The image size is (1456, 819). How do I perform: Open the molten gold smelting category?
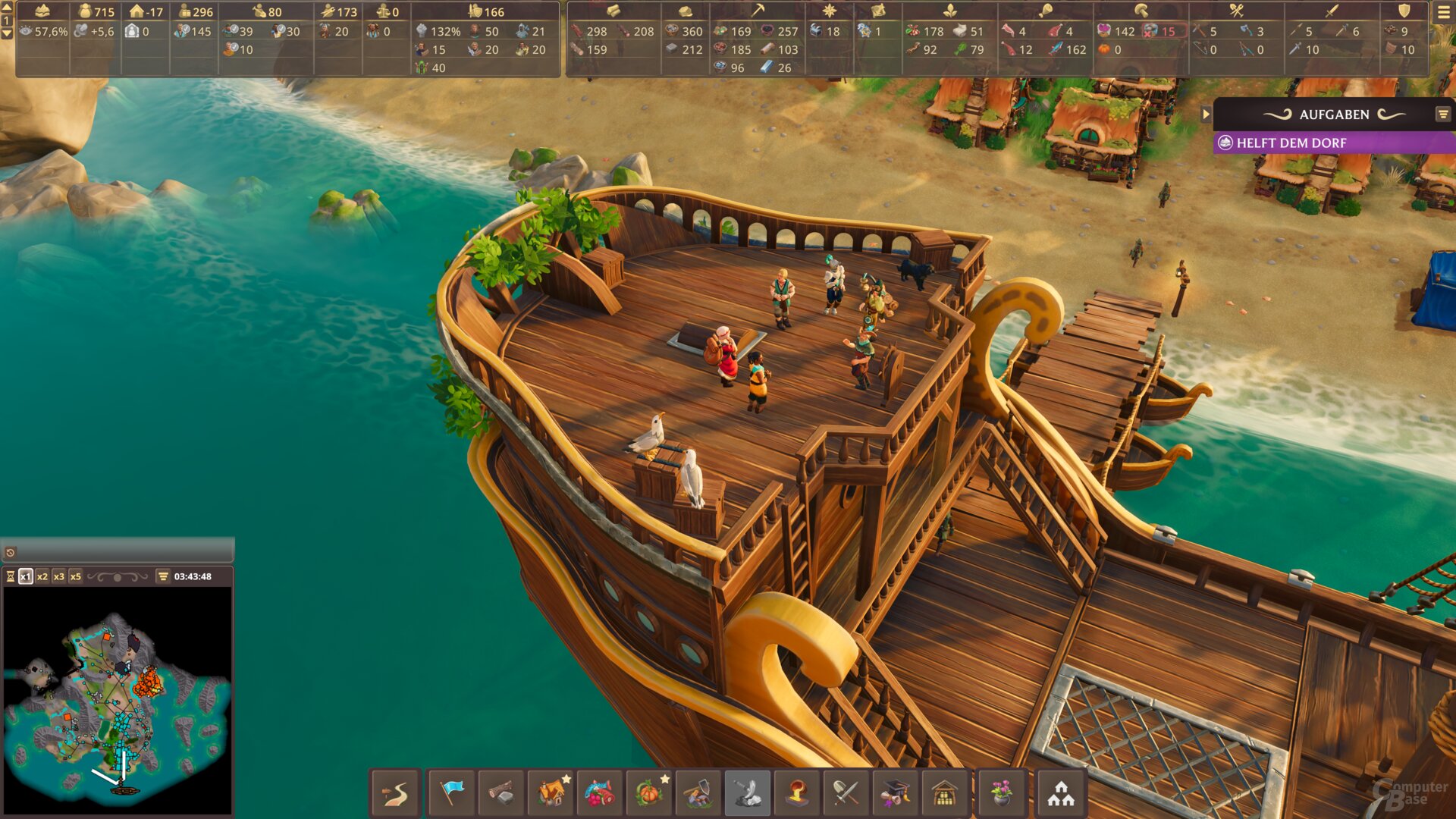pyautogui.click(x=797, y=793)
